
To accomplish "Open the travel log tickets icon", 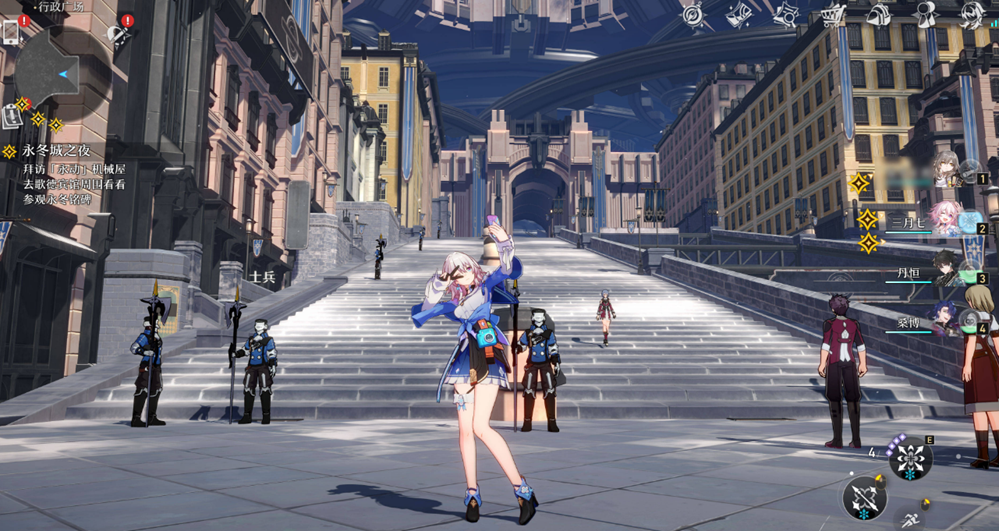I will click(x=738, y=14).
